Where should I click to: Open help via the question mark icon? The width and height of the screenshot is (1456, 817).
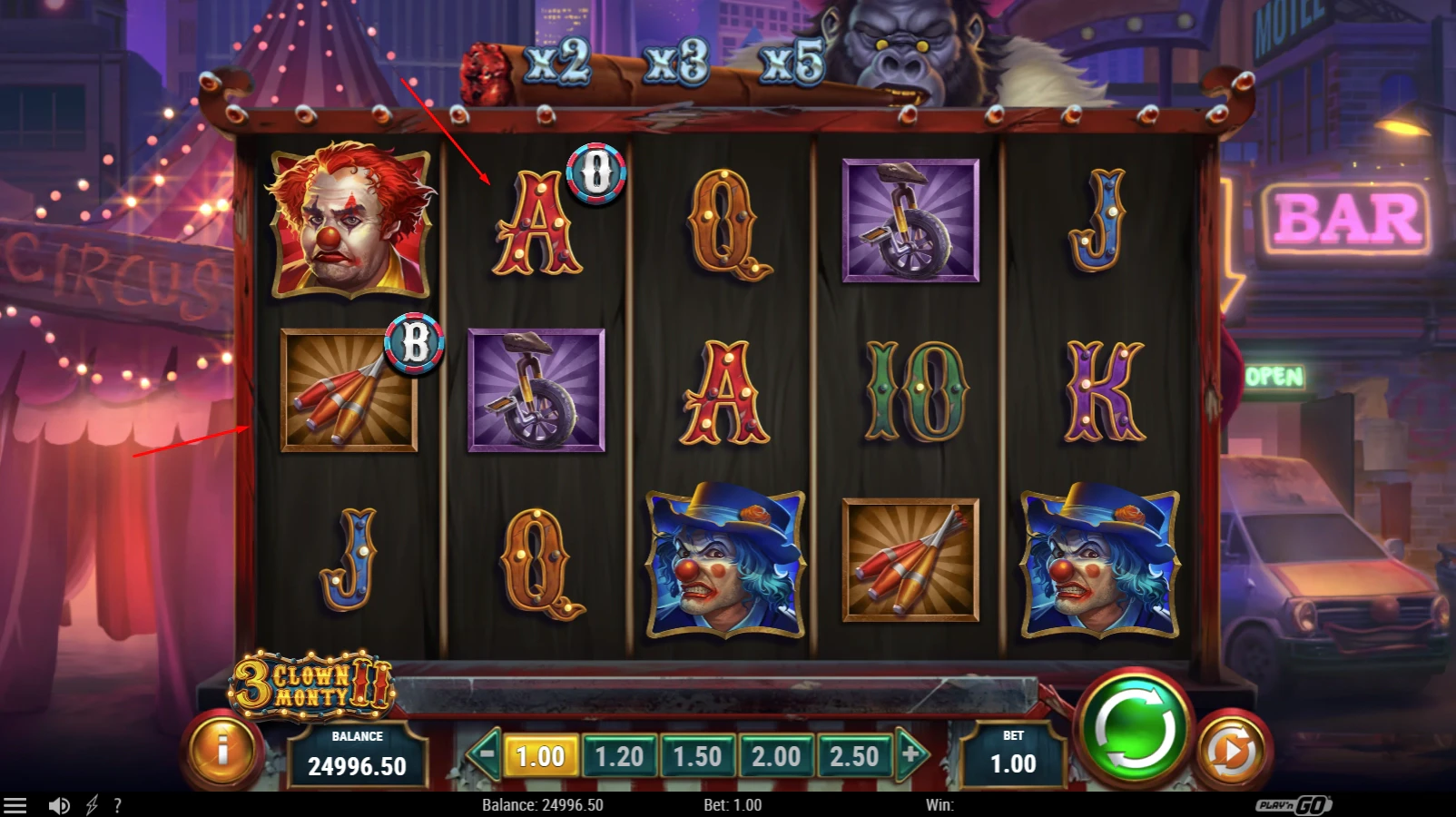pos(116,804)
